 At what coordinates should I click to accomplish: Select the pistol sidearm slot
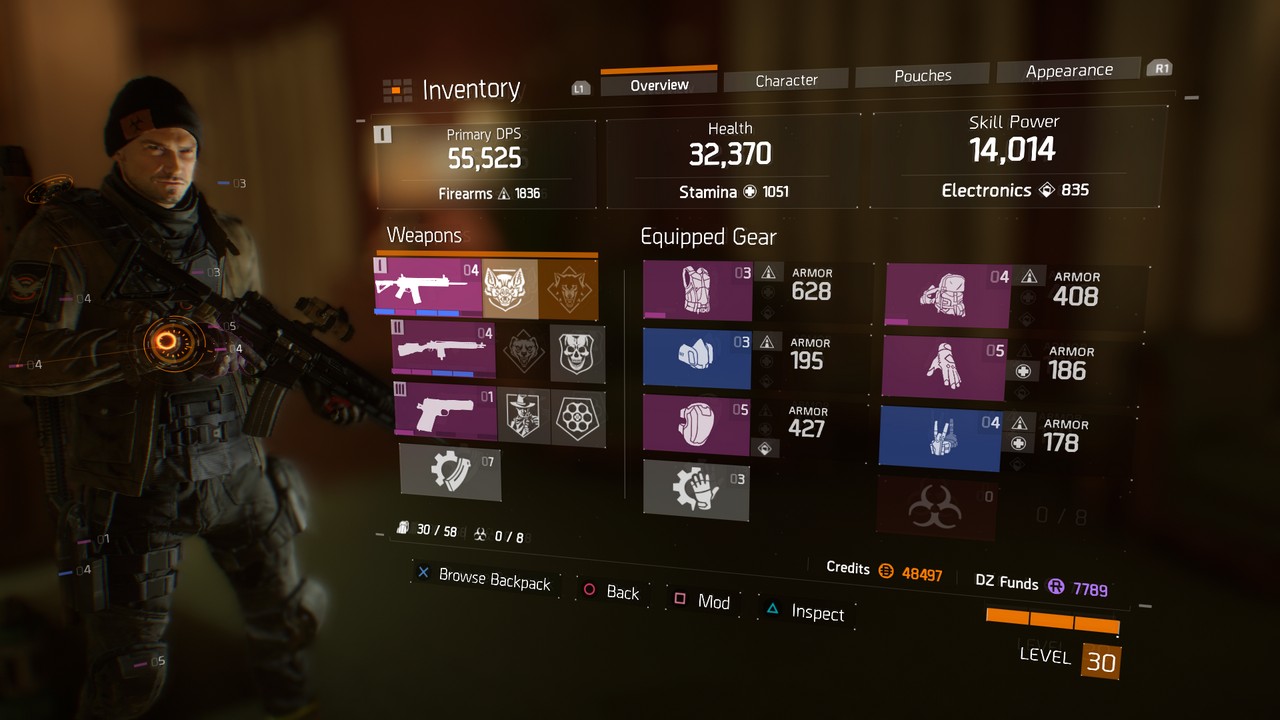click(x=445, y=412)
